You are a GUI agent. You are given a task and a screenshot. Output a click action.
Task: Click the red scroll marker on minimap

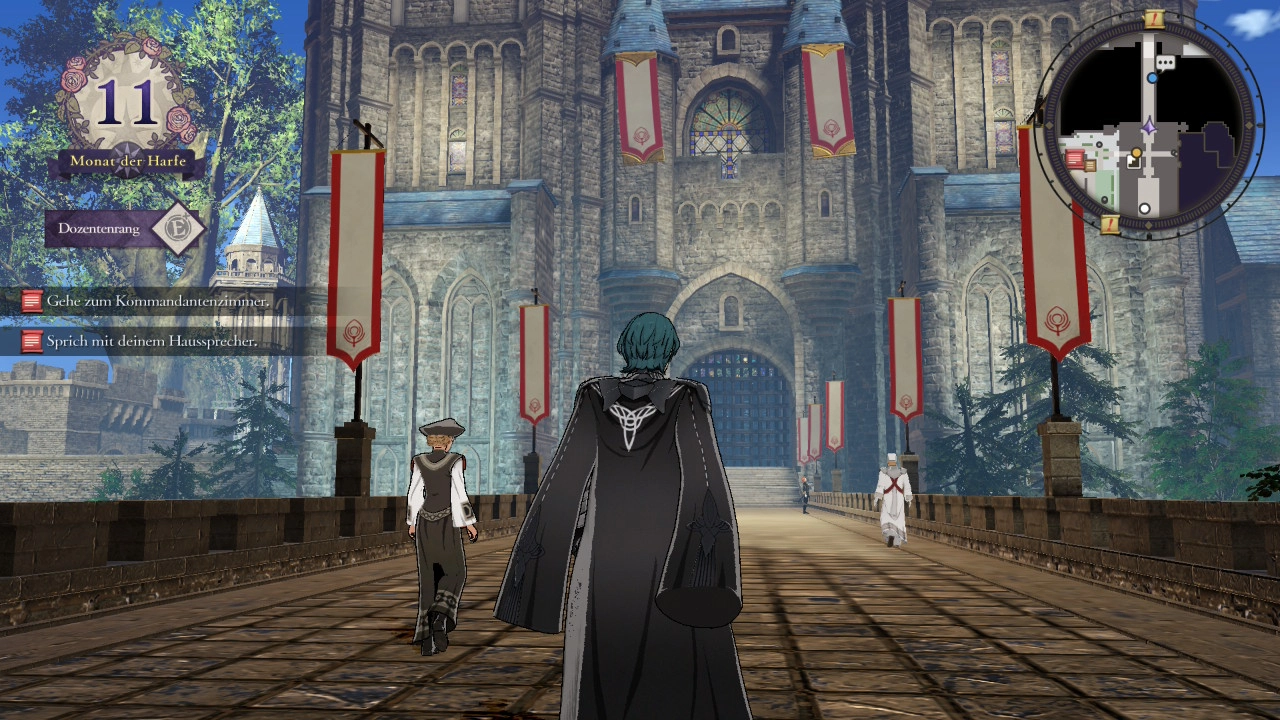(1075, 158)
